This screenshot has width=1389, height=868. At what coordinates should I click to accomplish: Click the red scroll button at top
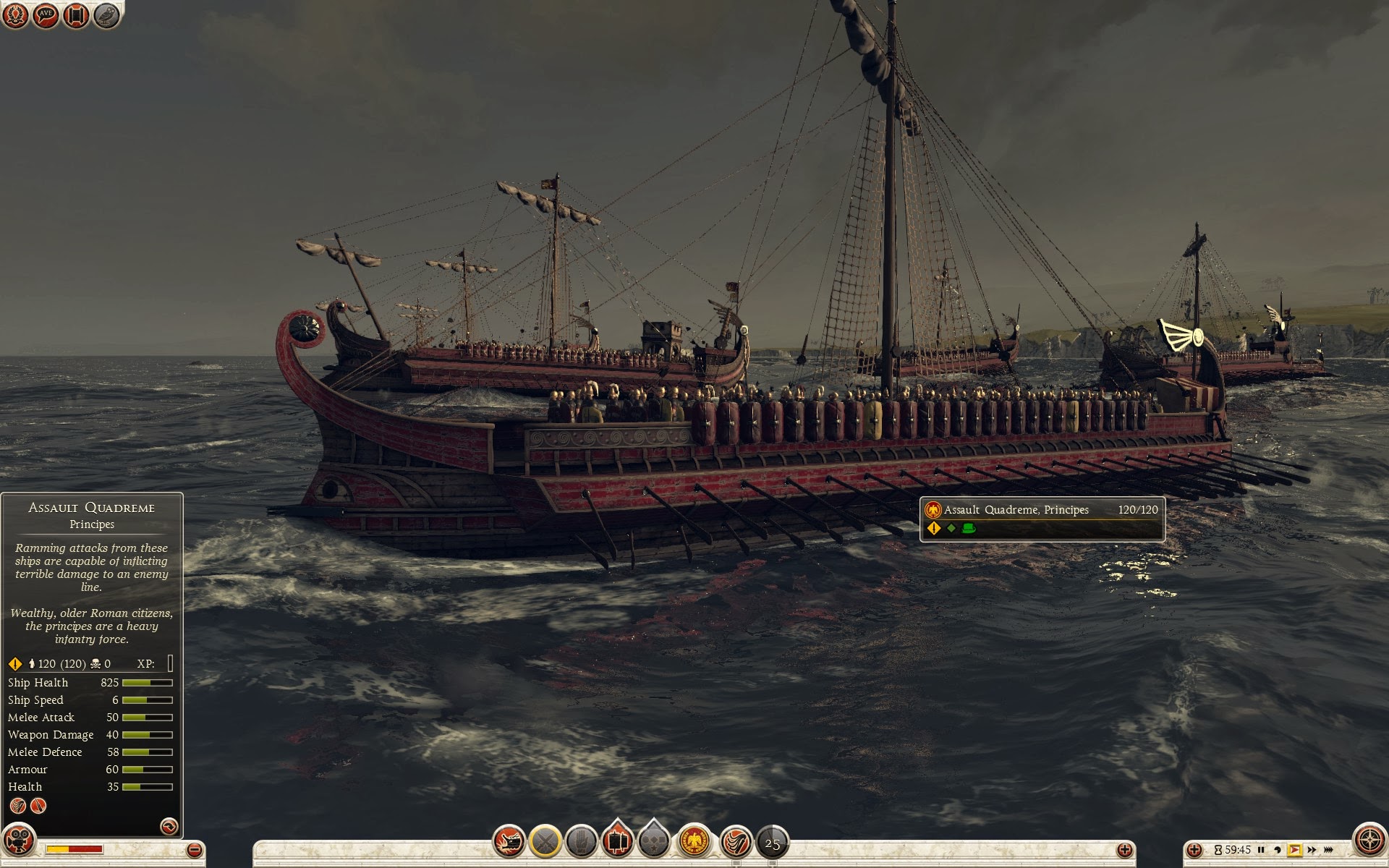pos(76,14)
